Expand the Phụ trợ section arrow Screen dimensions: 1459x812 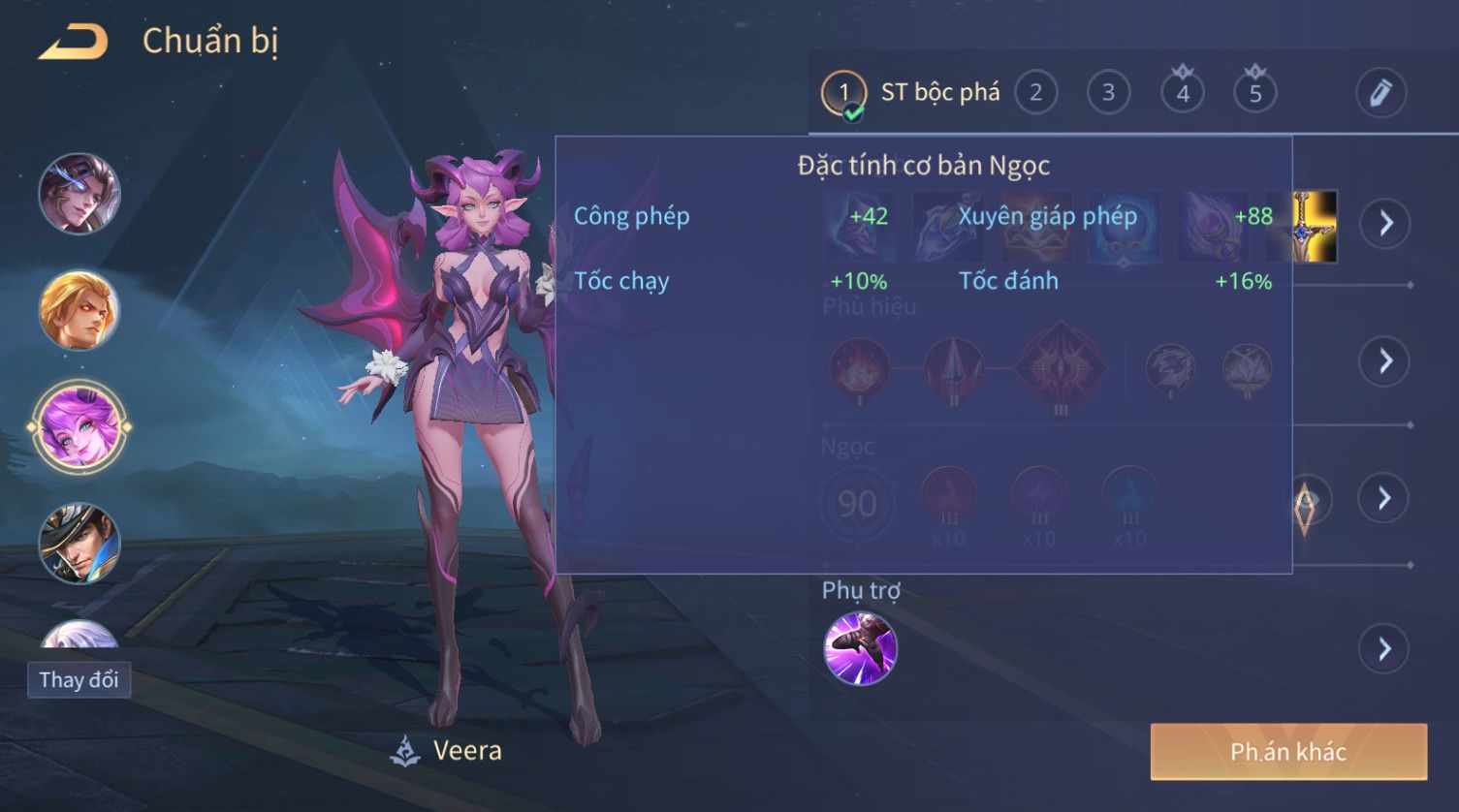1384,648
